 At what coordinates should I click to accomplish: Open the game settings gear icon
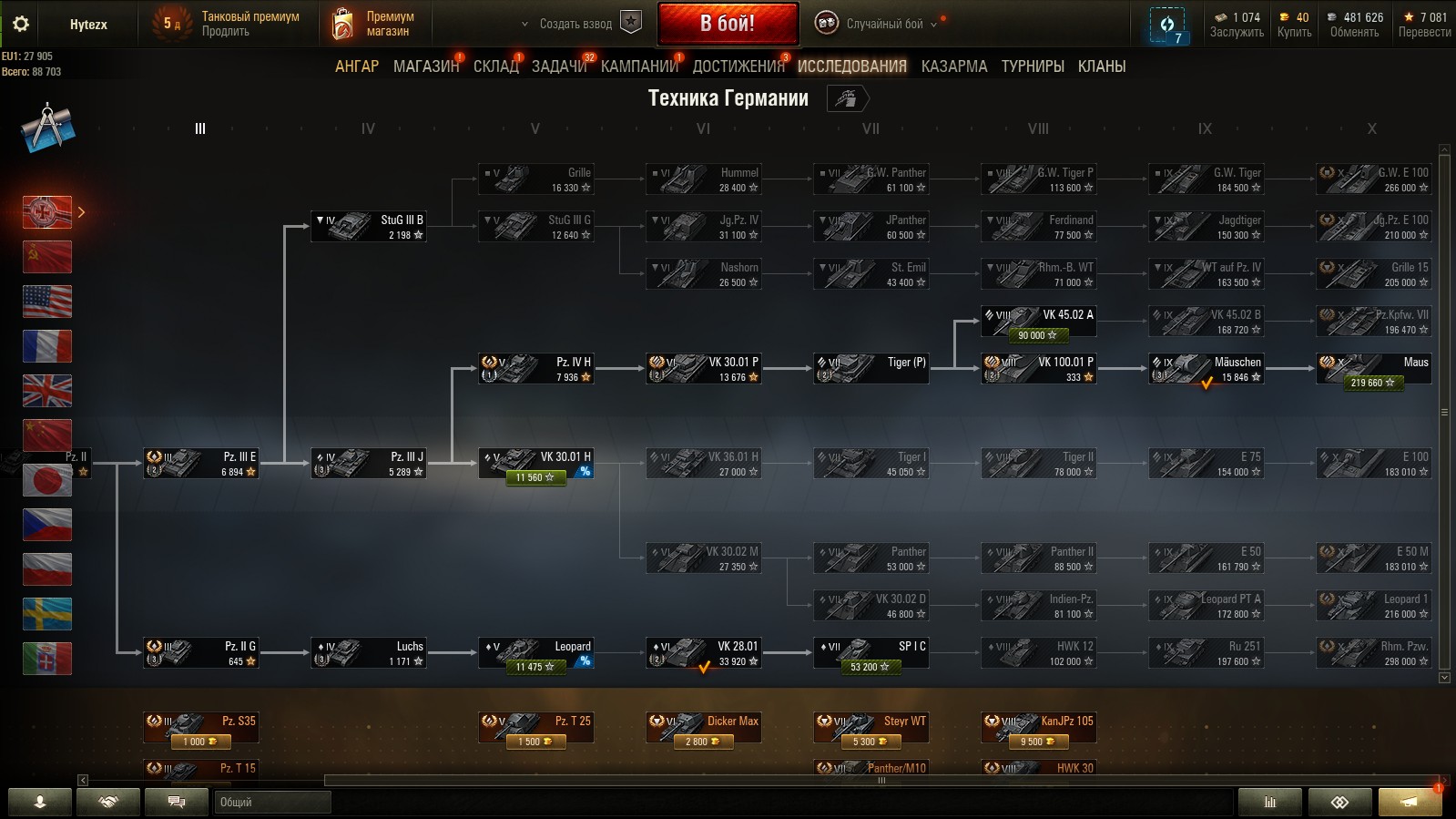click(21, 25)
